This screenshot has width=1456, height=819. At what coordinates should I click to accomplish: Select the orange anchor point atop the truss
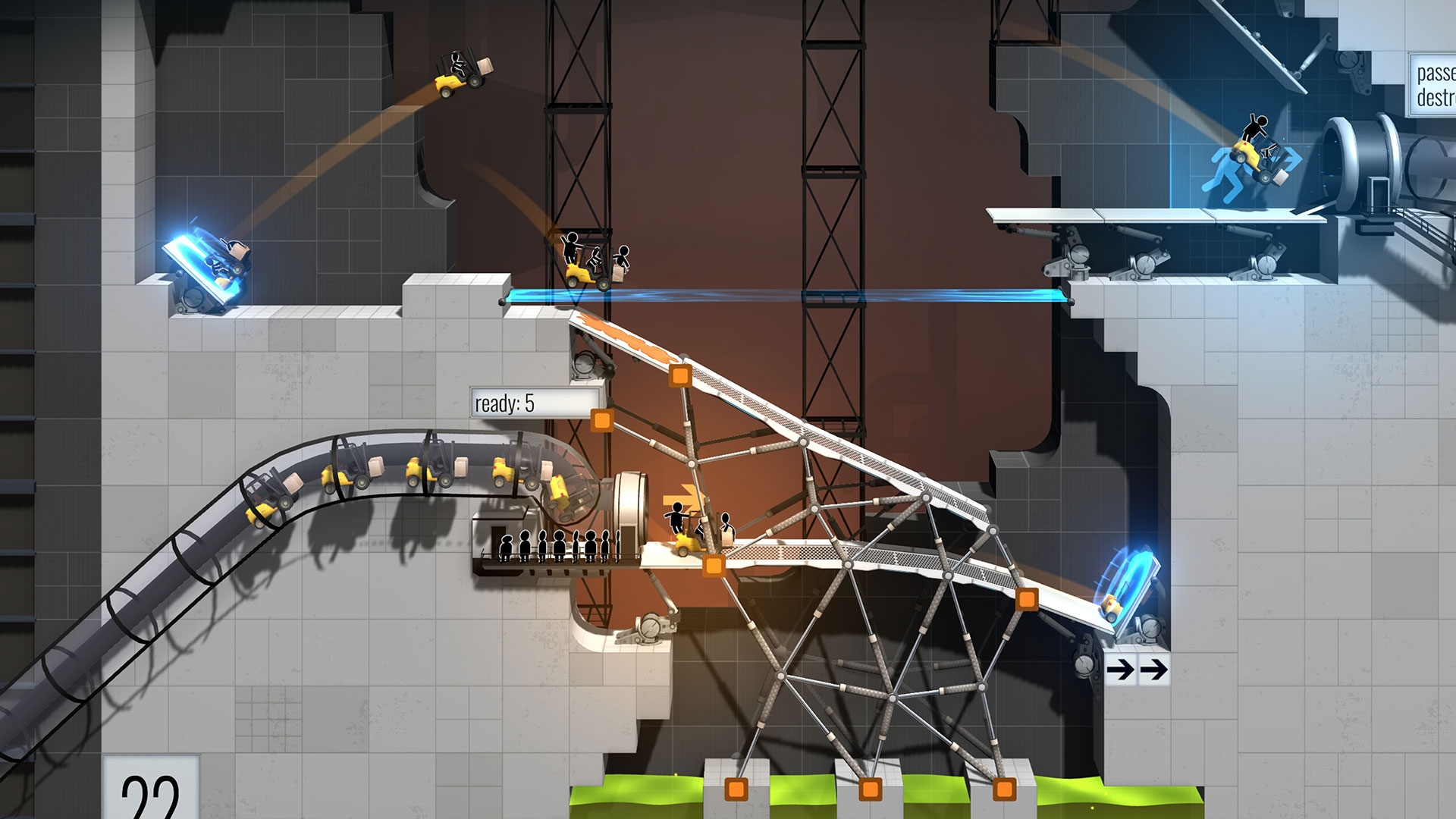(679, 376)
